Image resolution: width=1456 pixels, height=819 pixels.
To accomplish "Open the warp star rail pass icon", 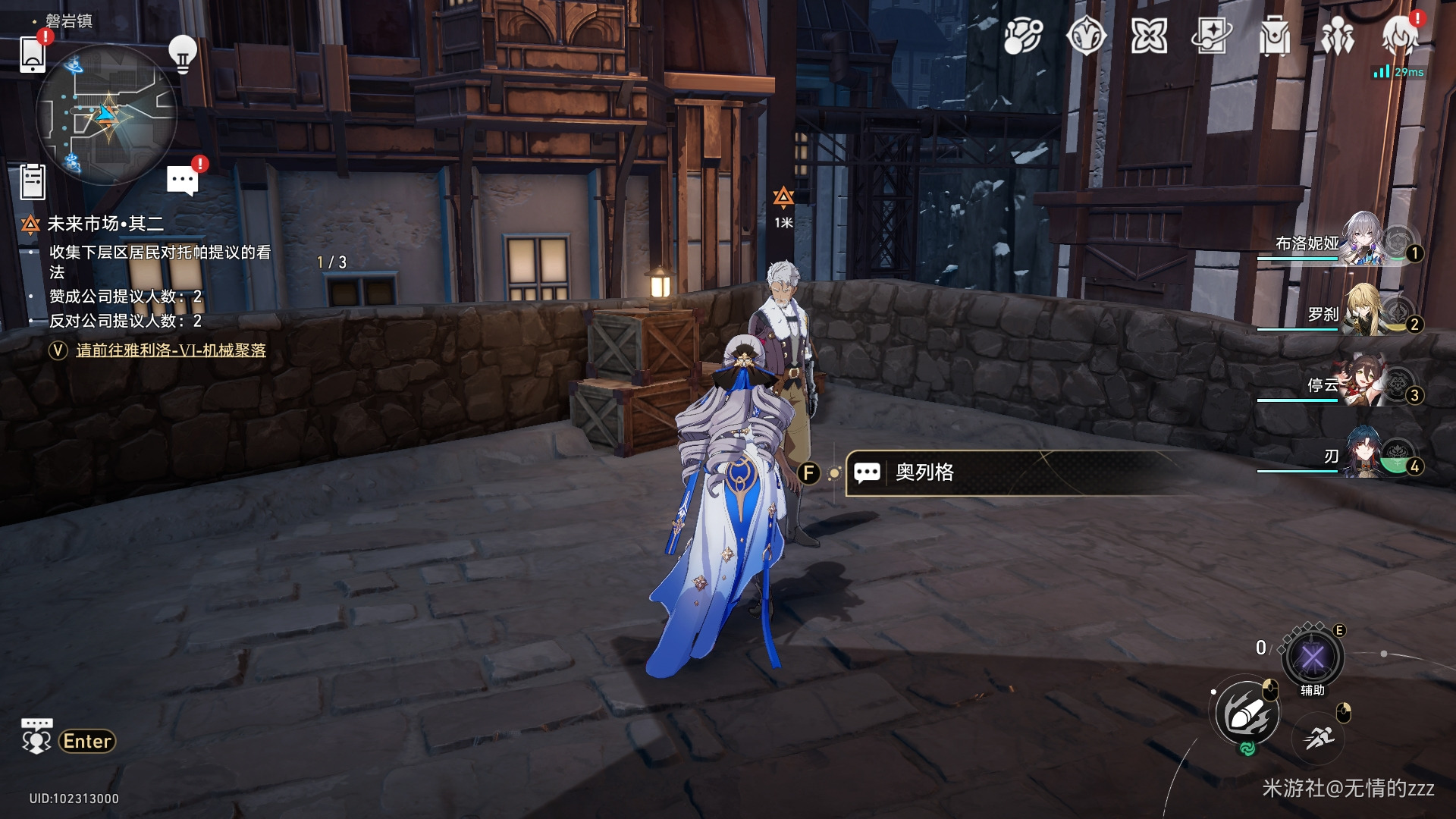I will coord(1211,36).
